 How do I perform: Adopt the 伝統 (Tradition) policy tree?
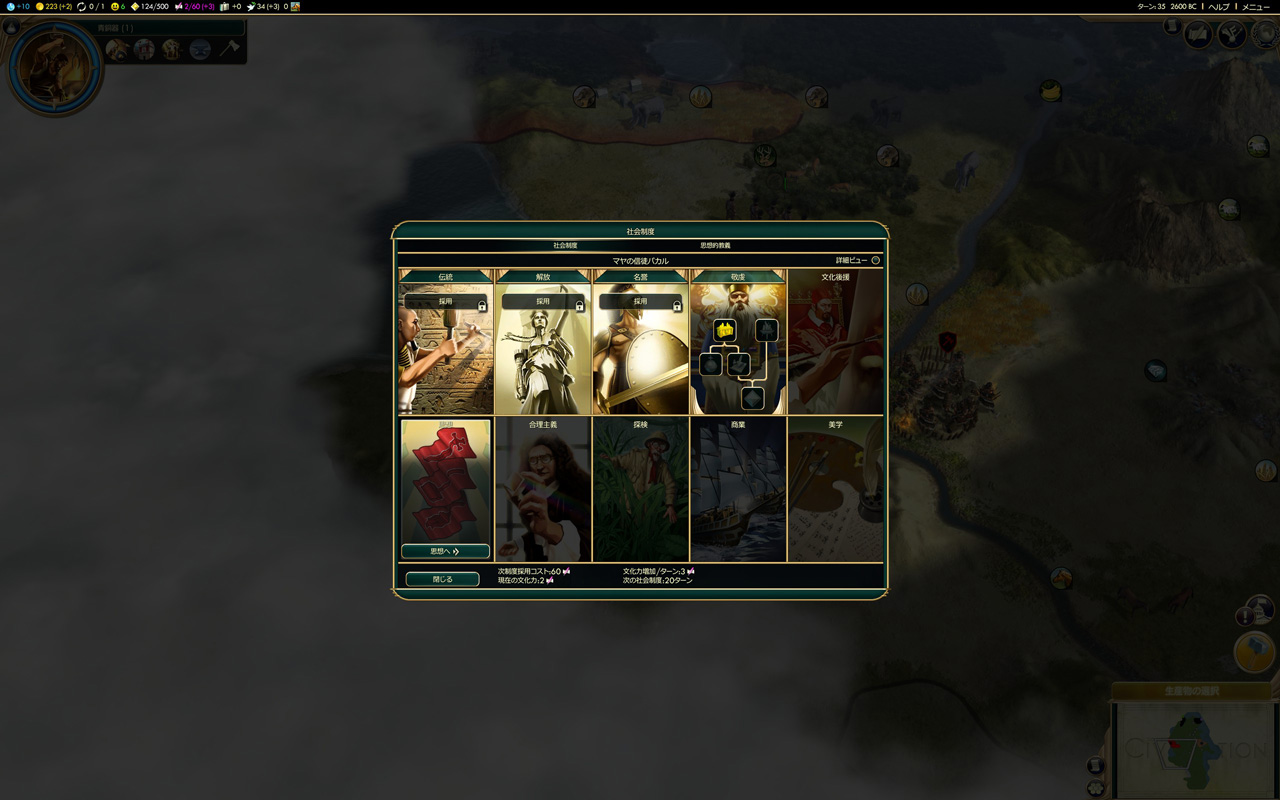coord(446,301)
